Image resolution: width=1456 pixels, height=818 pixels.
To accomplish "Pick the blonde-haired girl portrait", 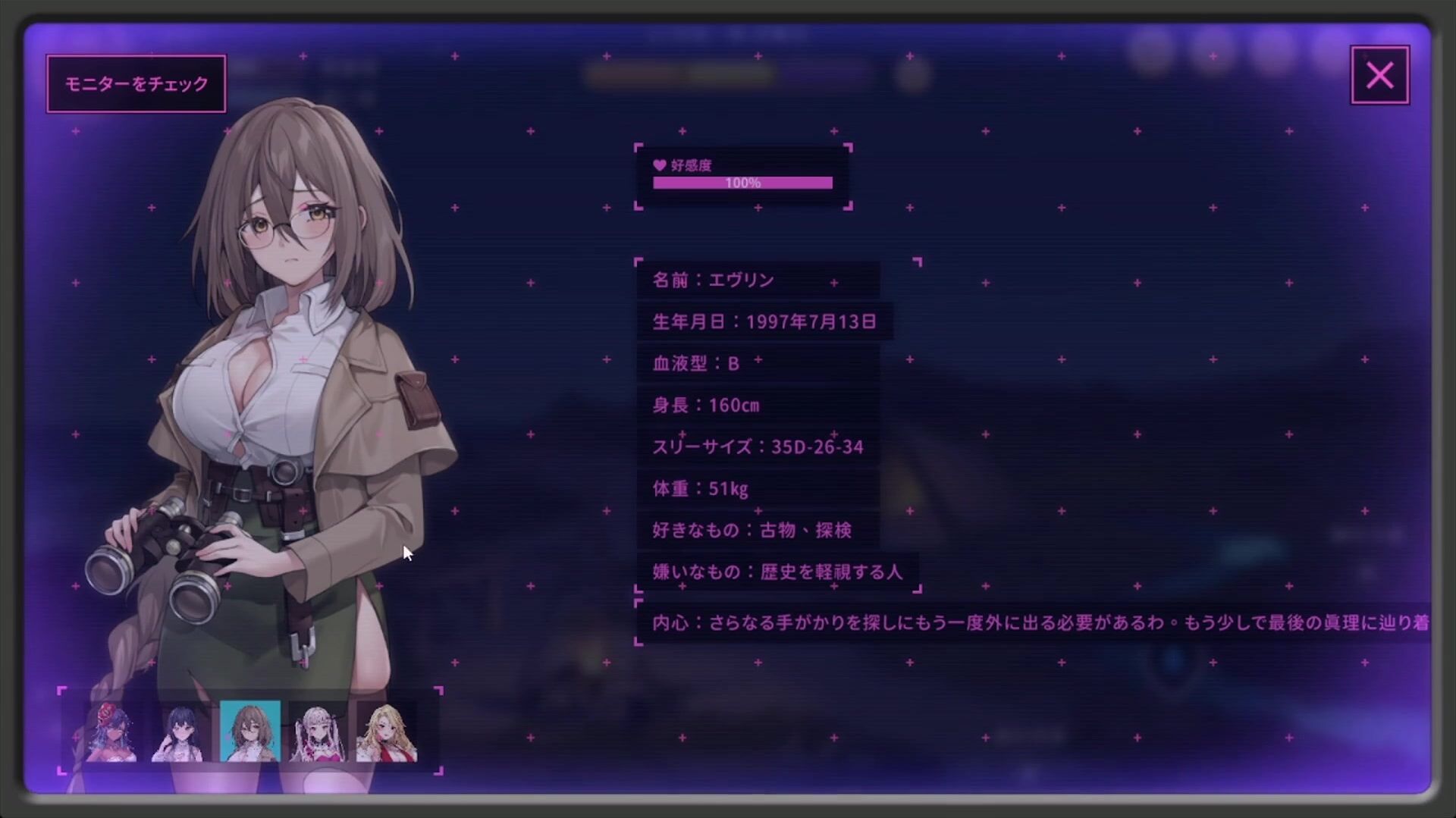I will [x=387, y=732].
